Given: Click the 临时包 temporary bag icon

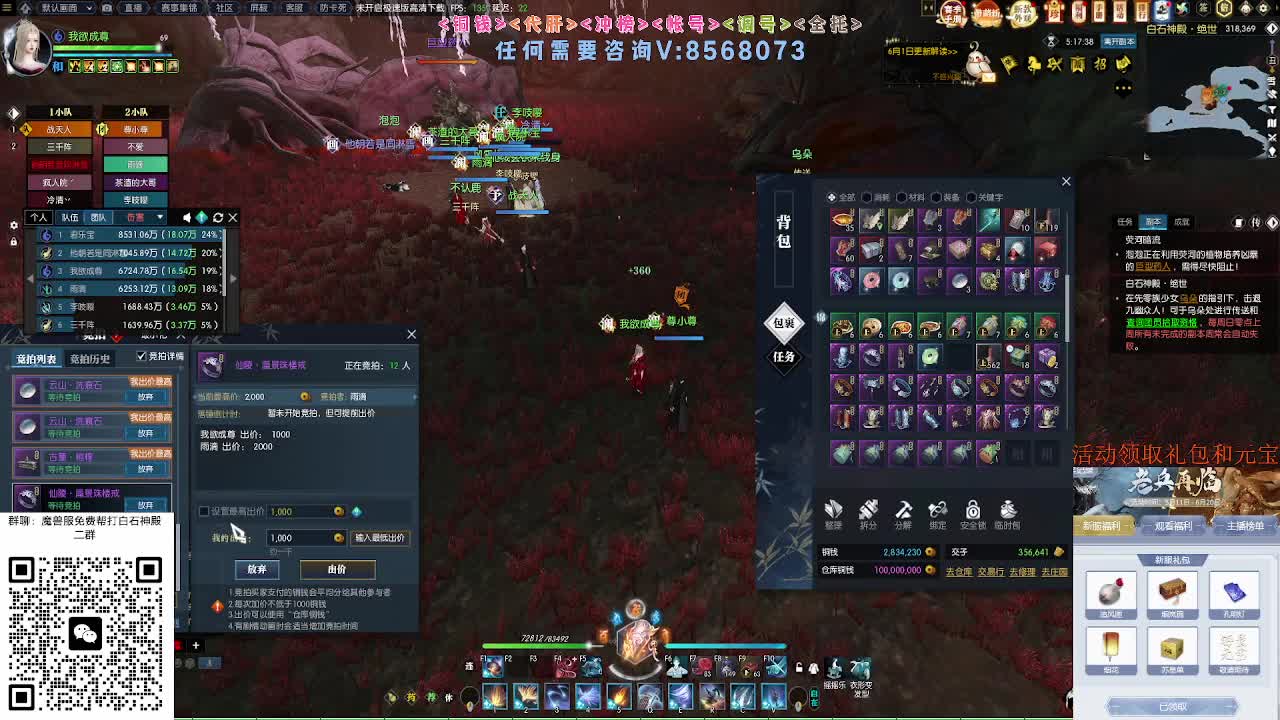Looking at the screenshot, I should [x=1008, y=512].
